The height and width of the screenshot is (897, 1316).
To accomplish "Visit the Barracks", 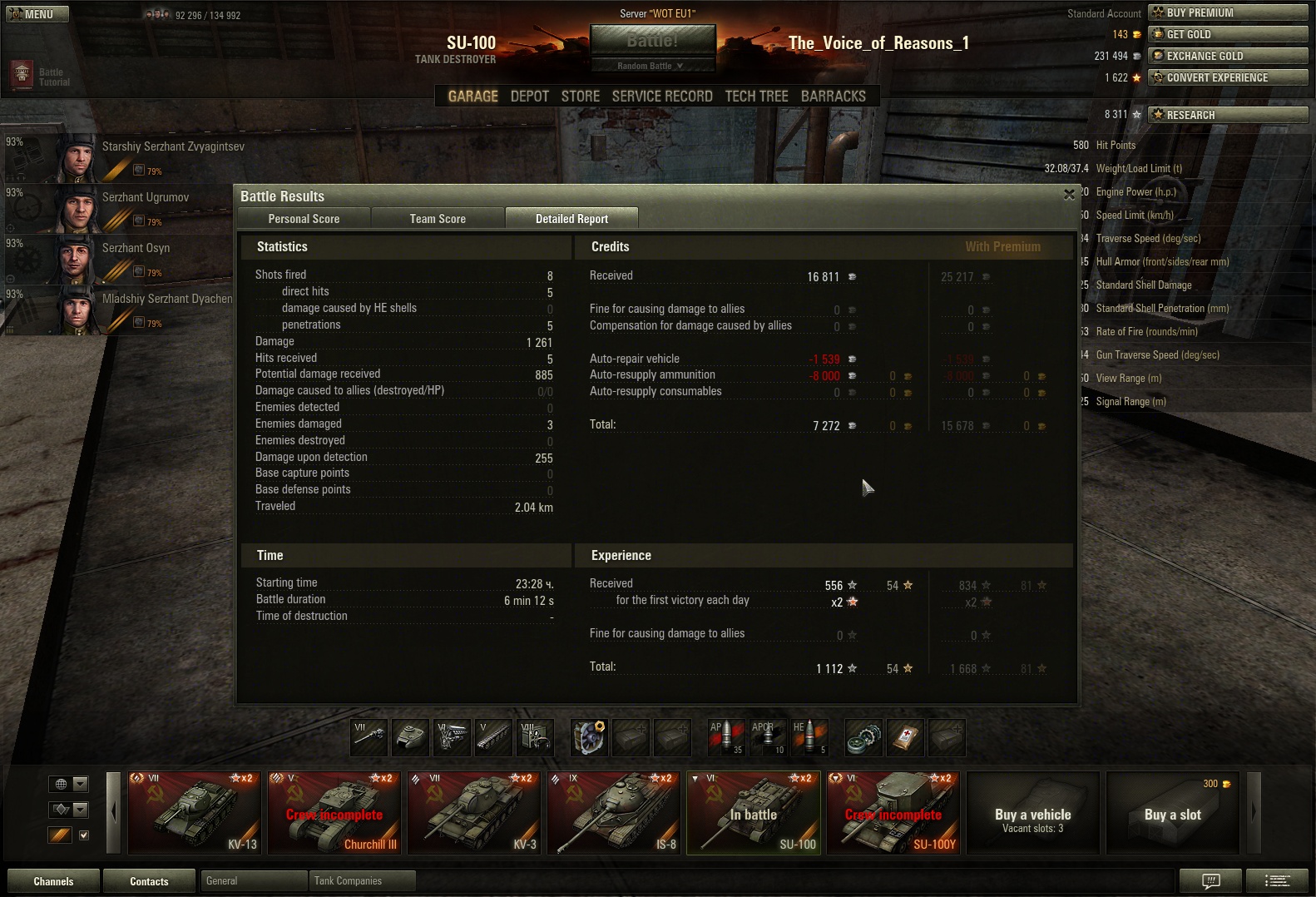I will 833,97.
